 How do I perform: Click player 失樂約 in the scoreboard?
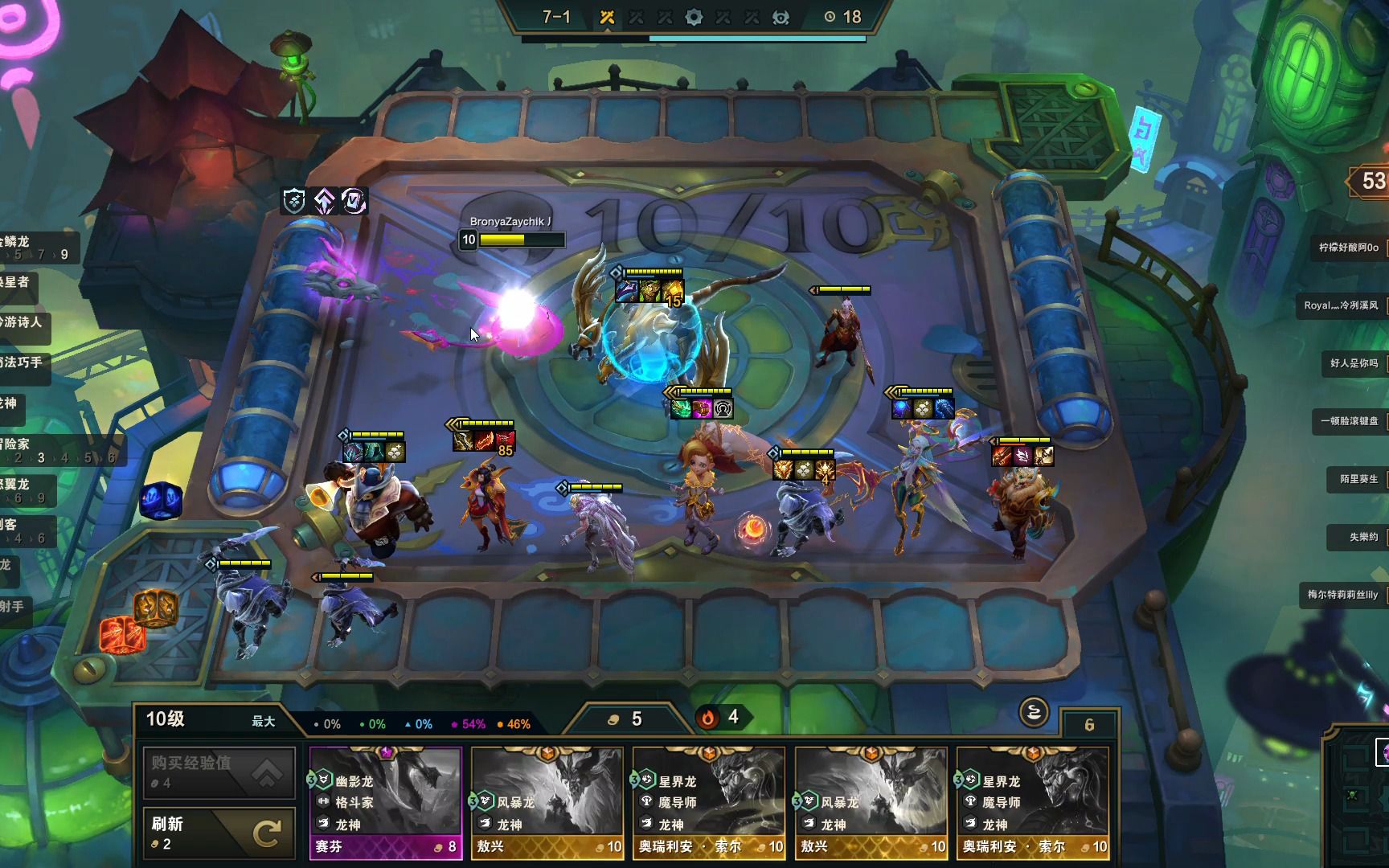[x=1363, y=537]
